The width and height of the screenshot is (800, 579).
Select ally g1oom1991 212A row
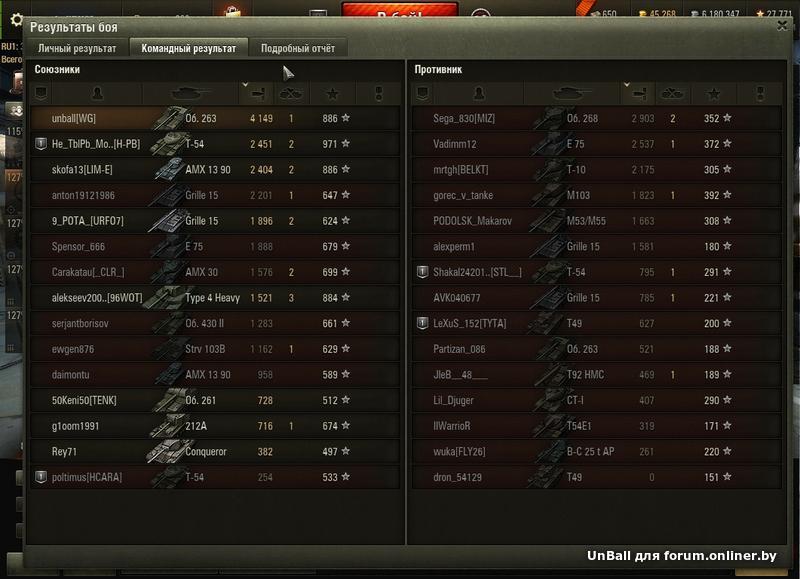[215, 426]
